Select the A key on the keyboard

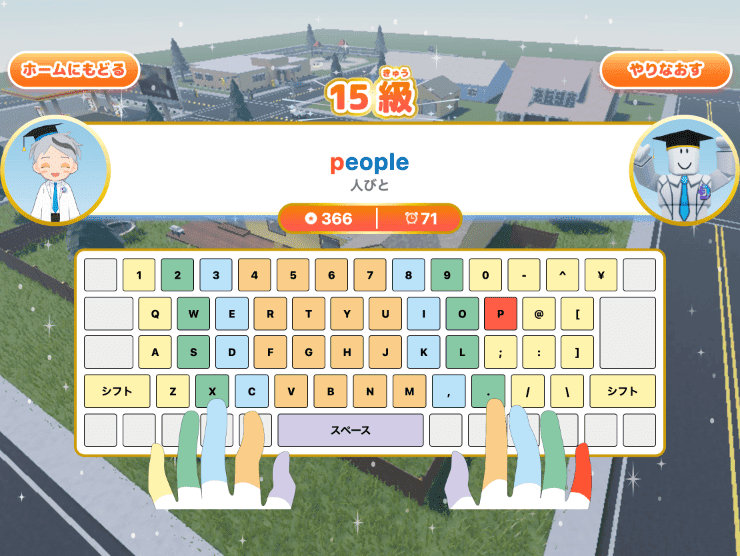click(155, 352)
